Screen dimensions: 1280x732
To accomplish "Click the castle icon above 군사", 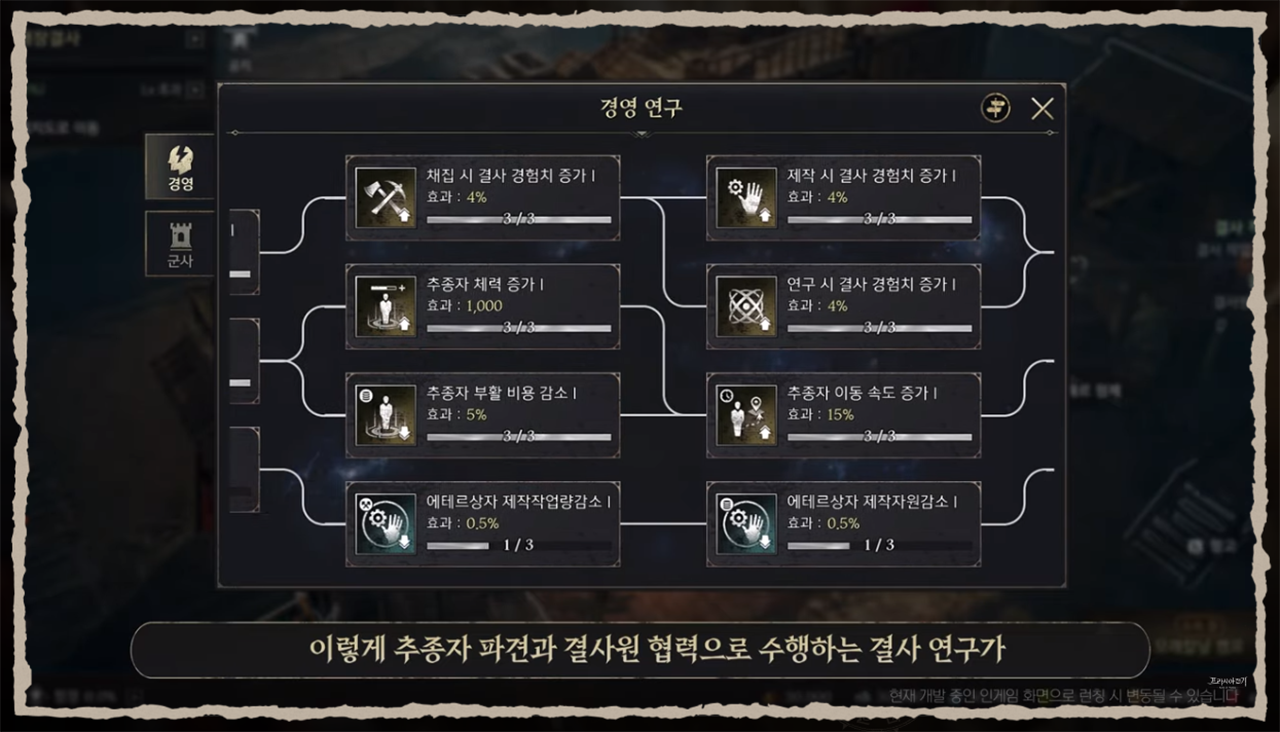I will click(x=179, y=231).
